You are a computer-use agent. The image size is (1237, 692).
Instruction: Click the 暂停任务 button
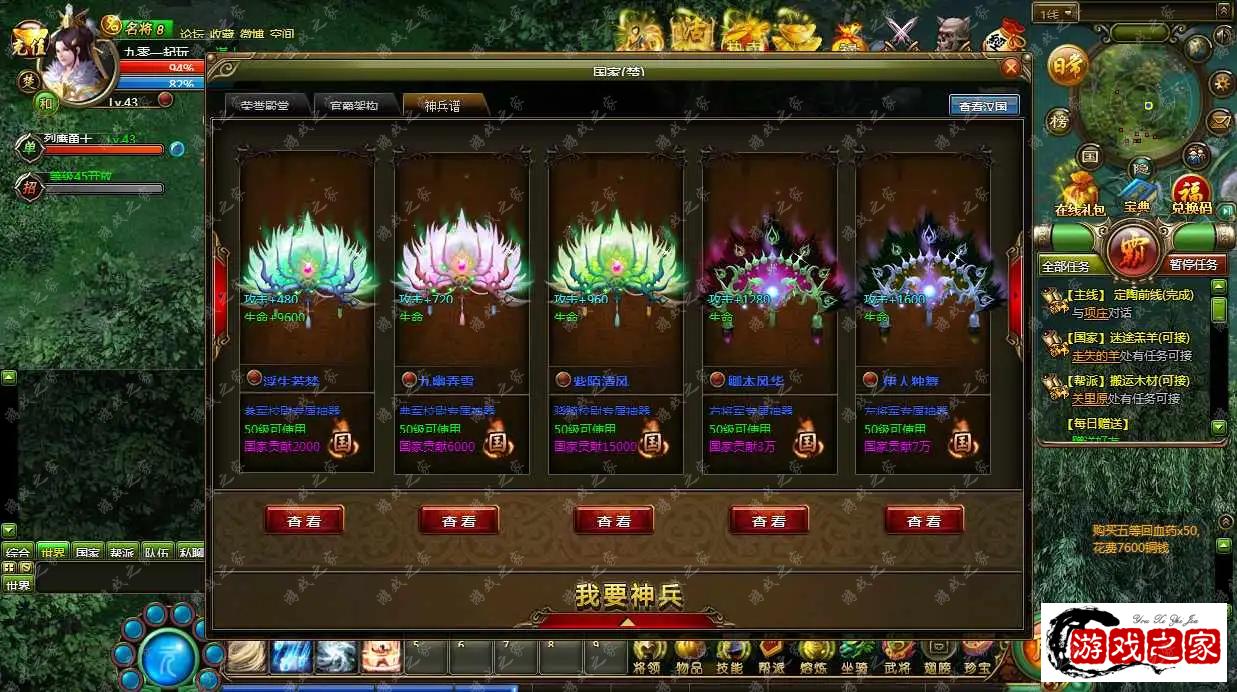tap(1193, 265)
